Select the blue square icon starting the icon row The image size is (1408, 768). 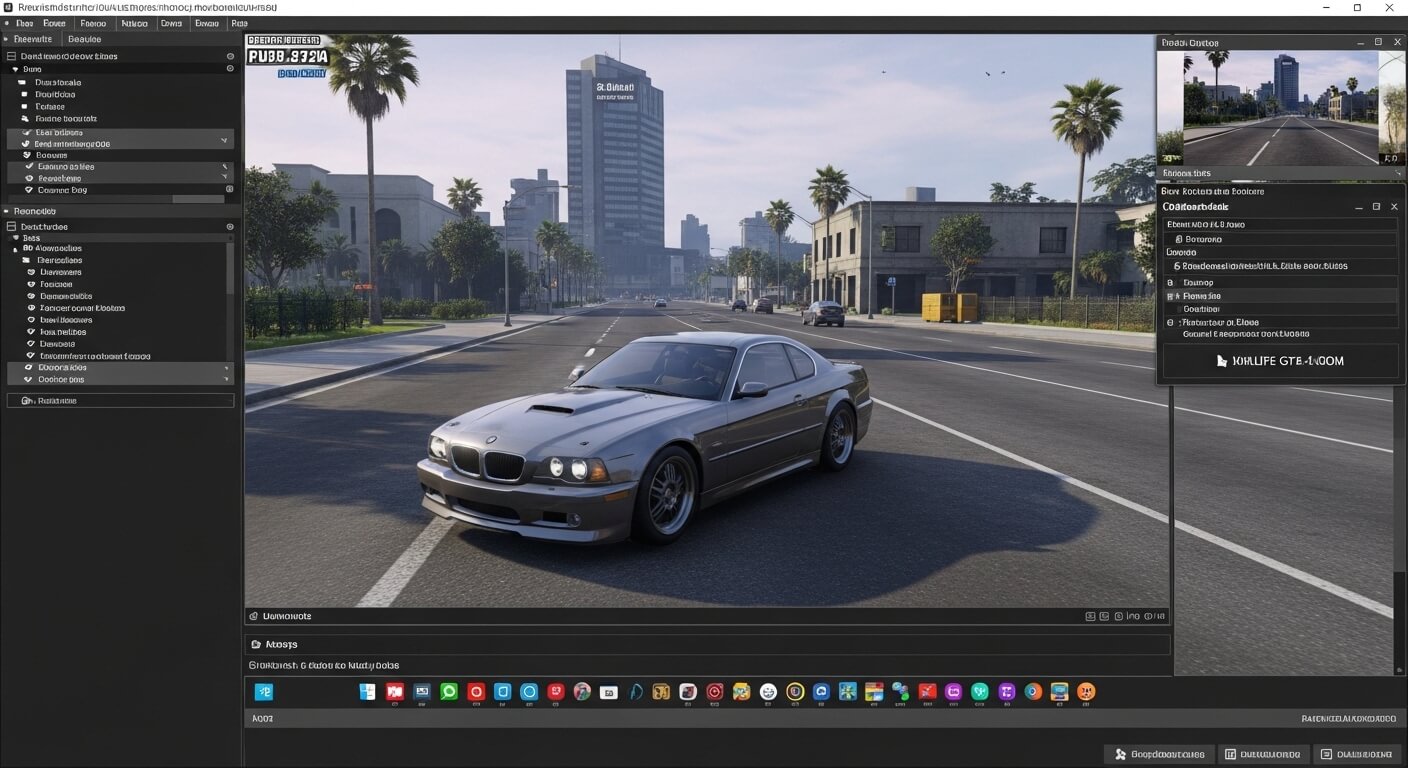coord(264,691)
